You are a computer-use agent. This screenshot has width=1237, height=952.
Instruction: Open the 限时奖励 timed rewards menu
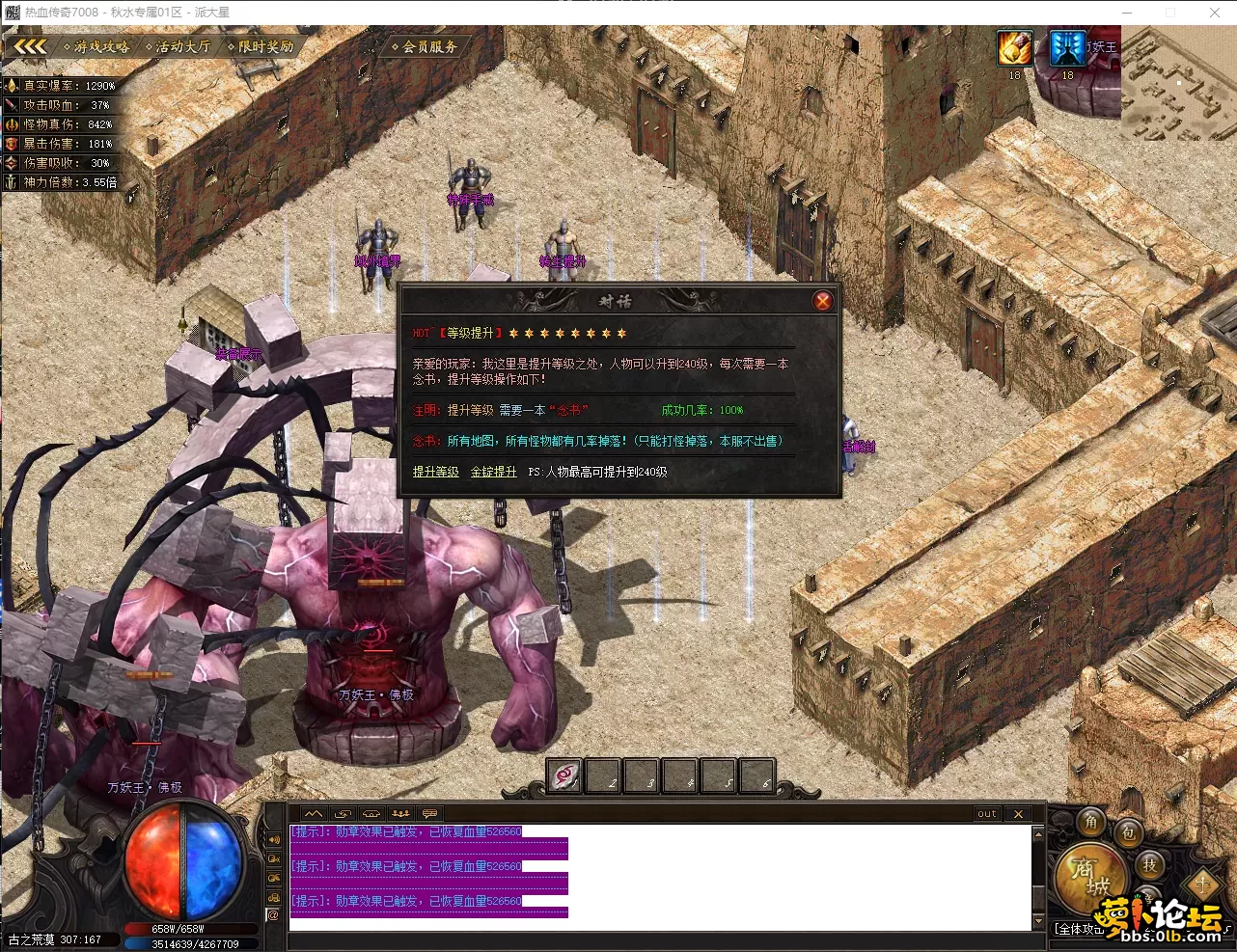(x=261, y=46)
